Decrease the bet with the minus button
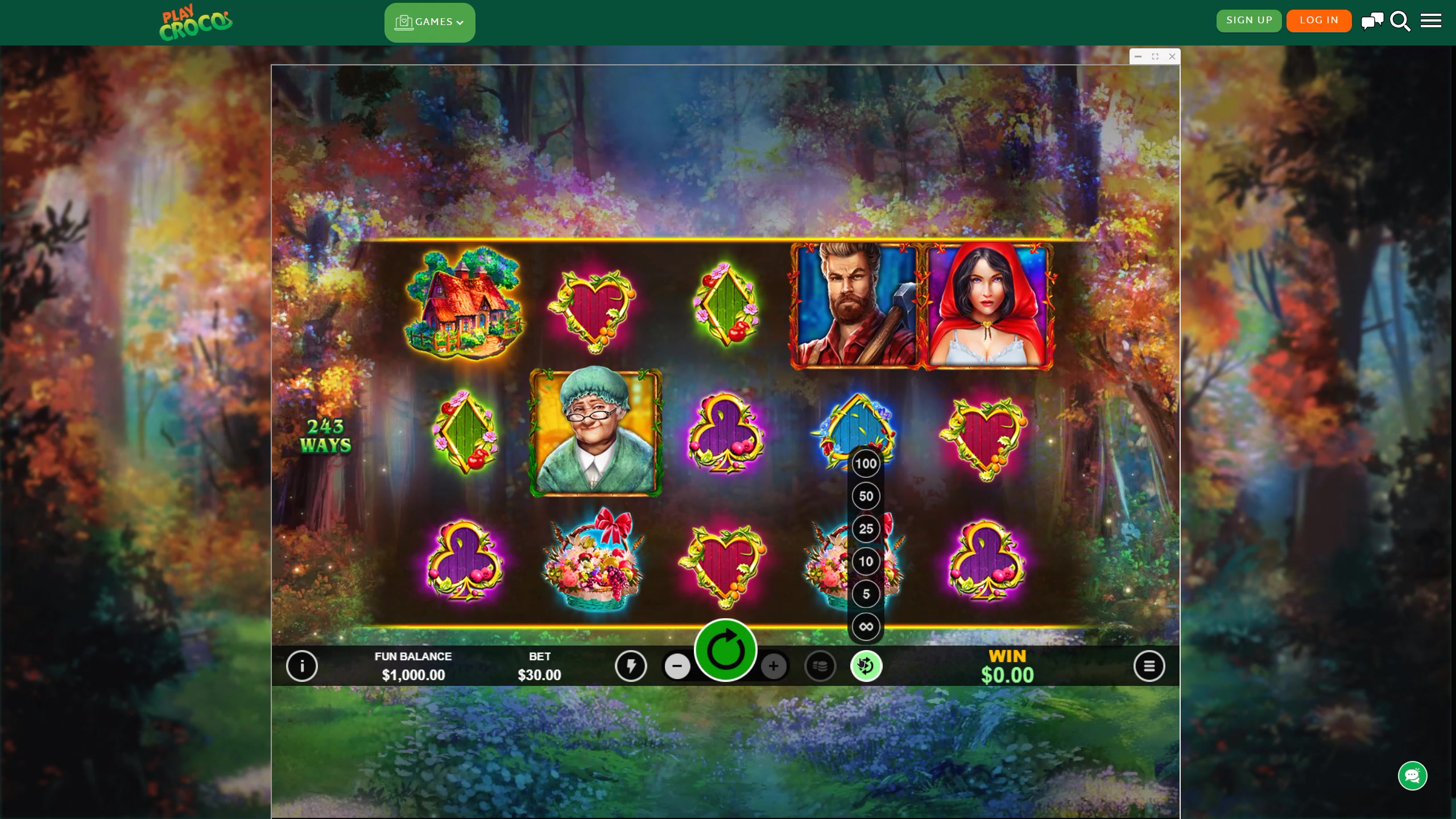Viewport: 1456px width, 819px height. click(x=677, y=666)
